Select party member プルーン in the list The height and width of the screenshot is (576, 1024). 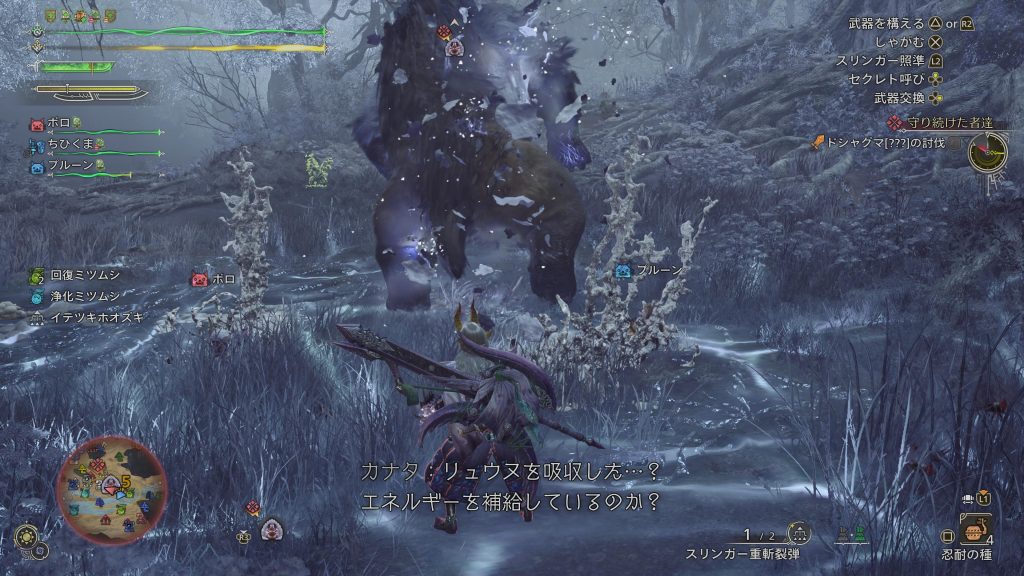click(70, 166)
